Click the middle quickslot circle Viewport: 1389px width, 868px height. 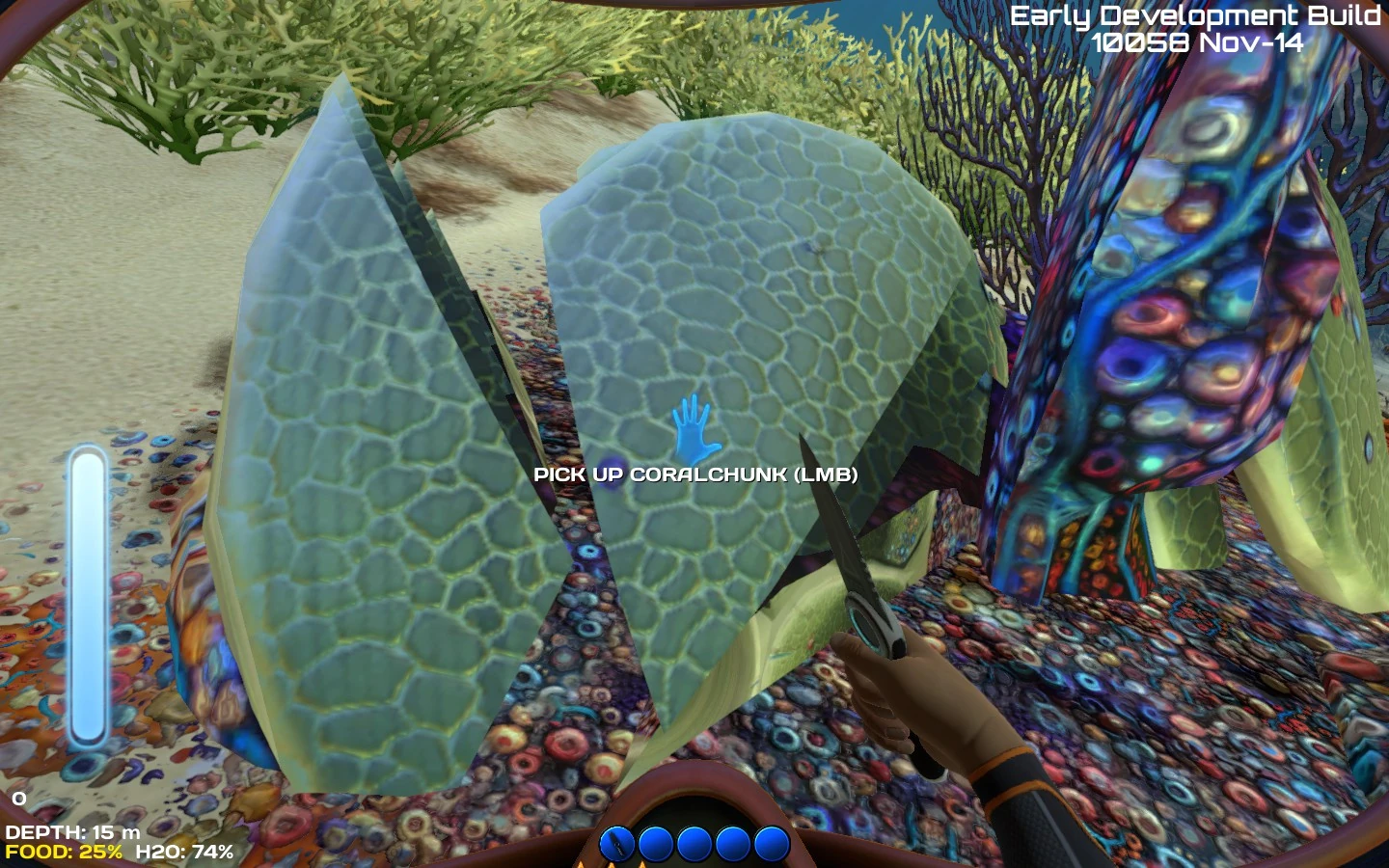pyautogui.click(x=693, y=844)
